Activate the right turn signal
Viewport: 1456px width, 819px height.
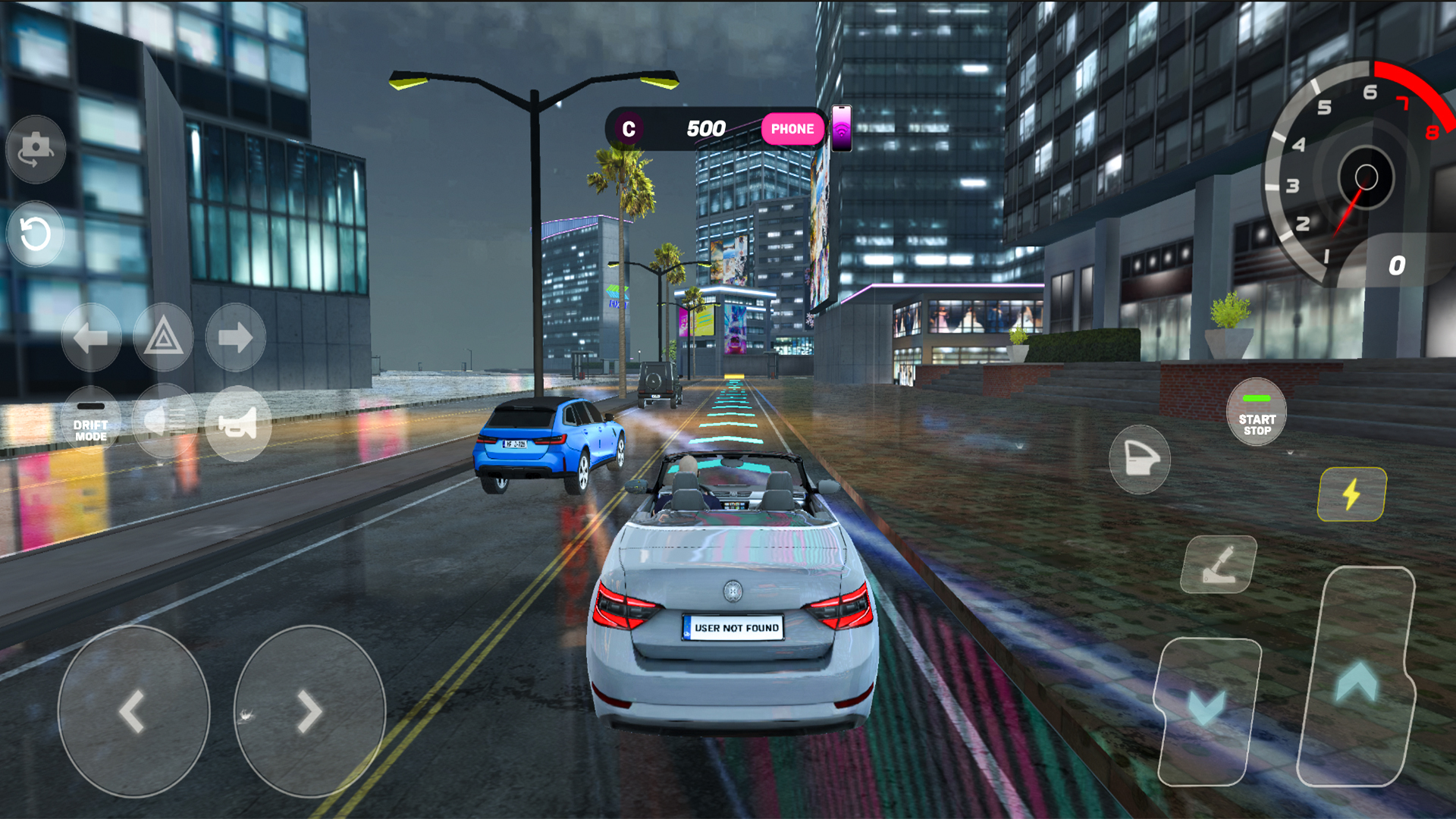coord(235,337)
